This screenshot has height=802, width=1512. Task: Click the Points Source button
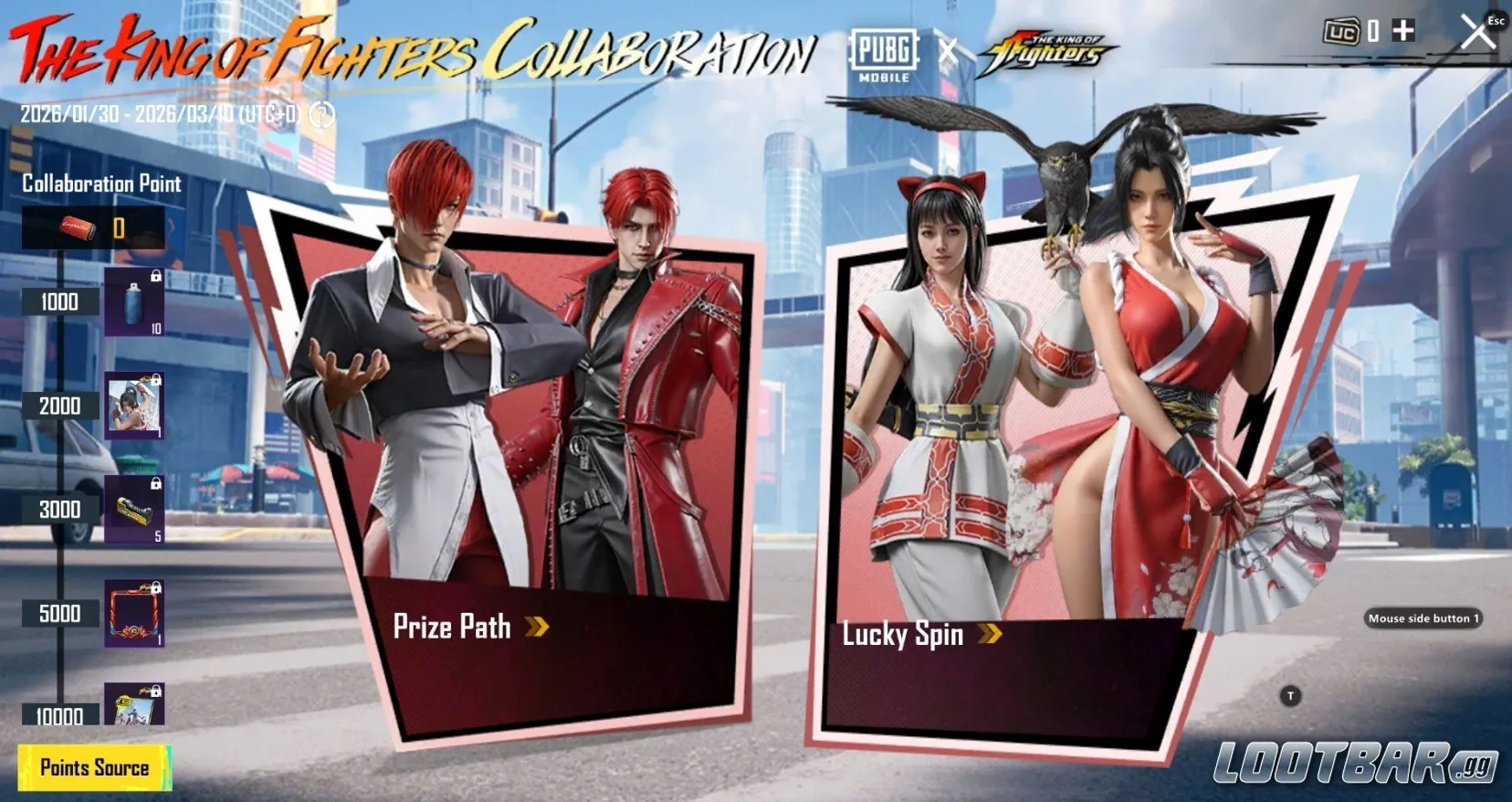tap(96, 767)
